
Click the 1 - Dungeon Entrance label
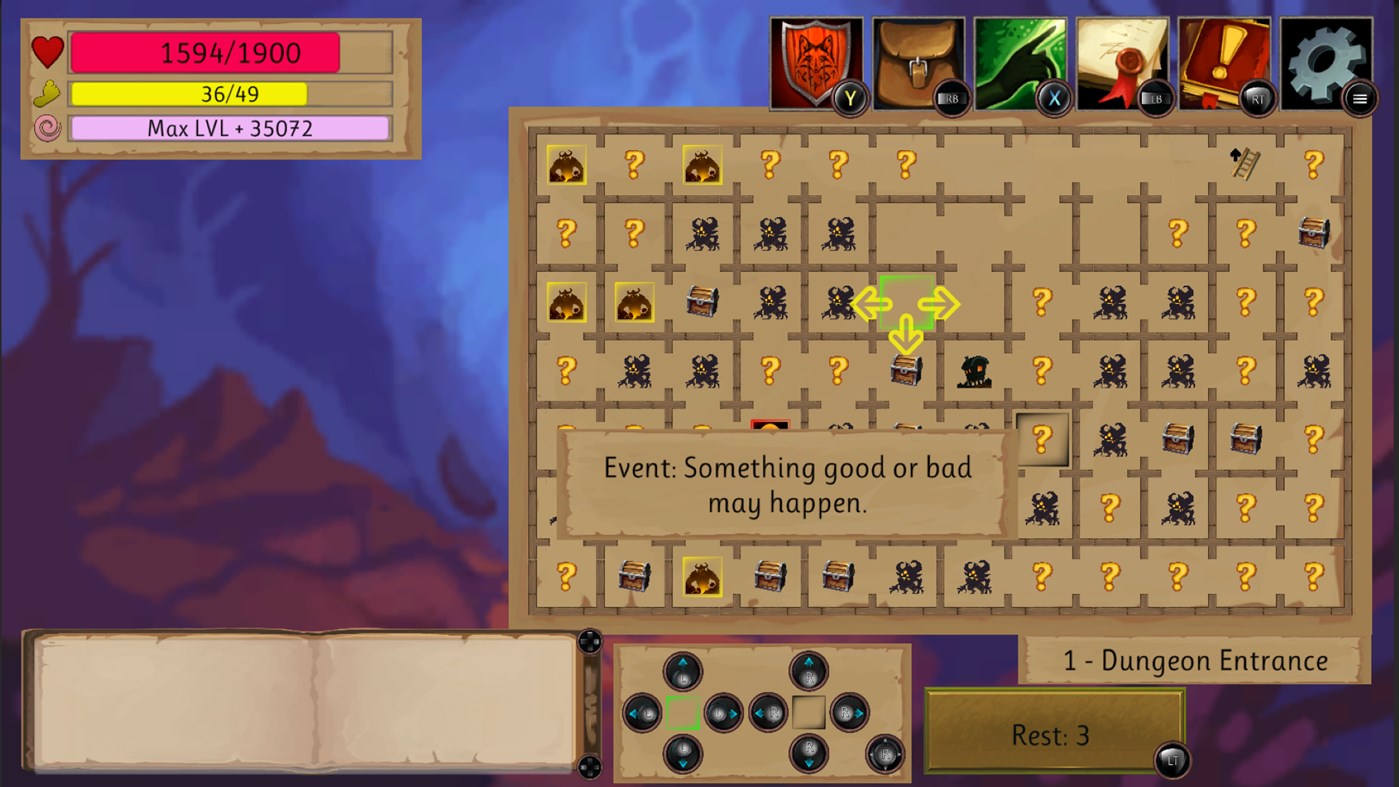pyautogui.click(x=1192, y=660)
